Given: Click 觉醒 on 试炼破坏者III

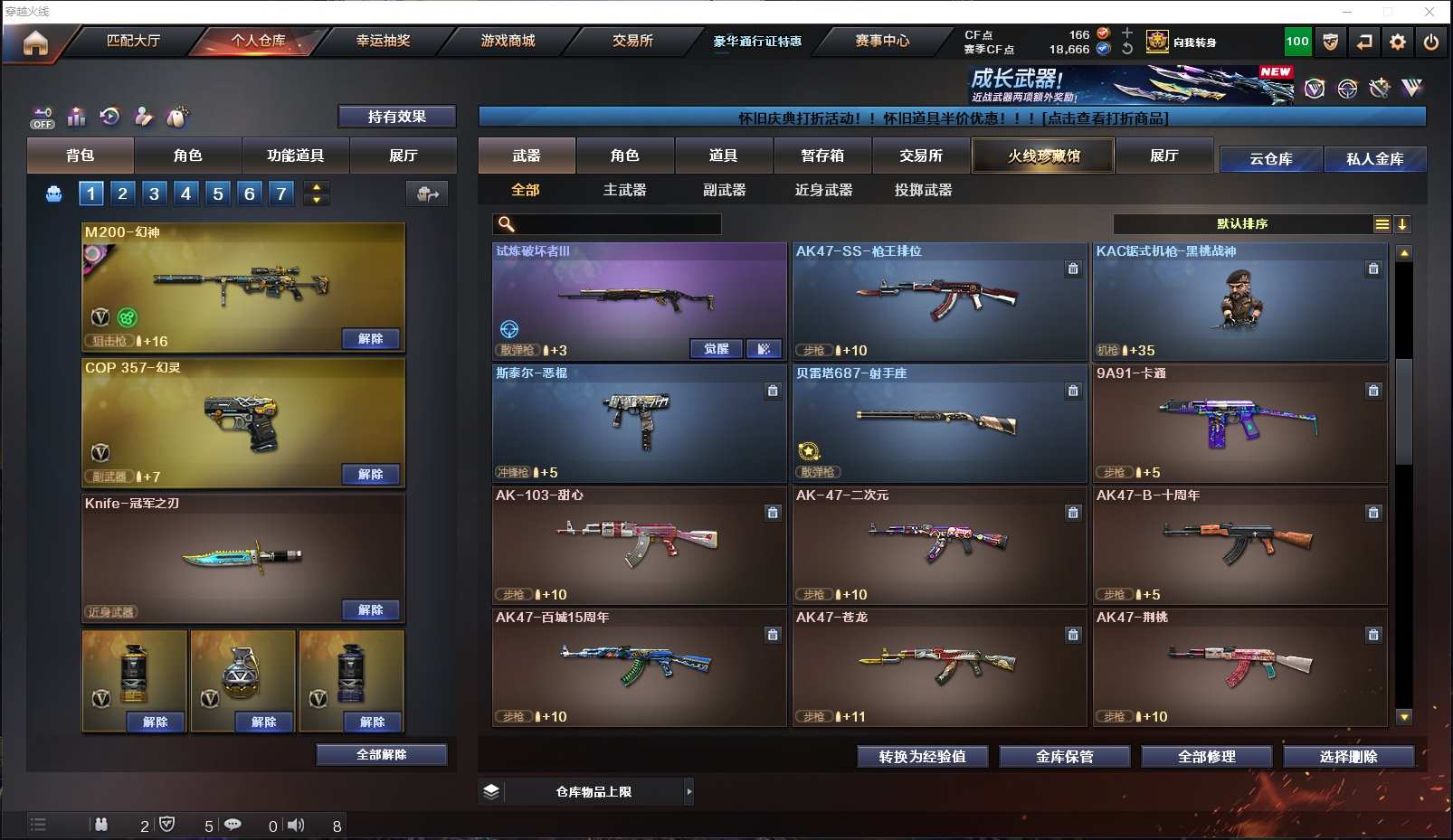Looking at the screenshot, I should point(716,349).
